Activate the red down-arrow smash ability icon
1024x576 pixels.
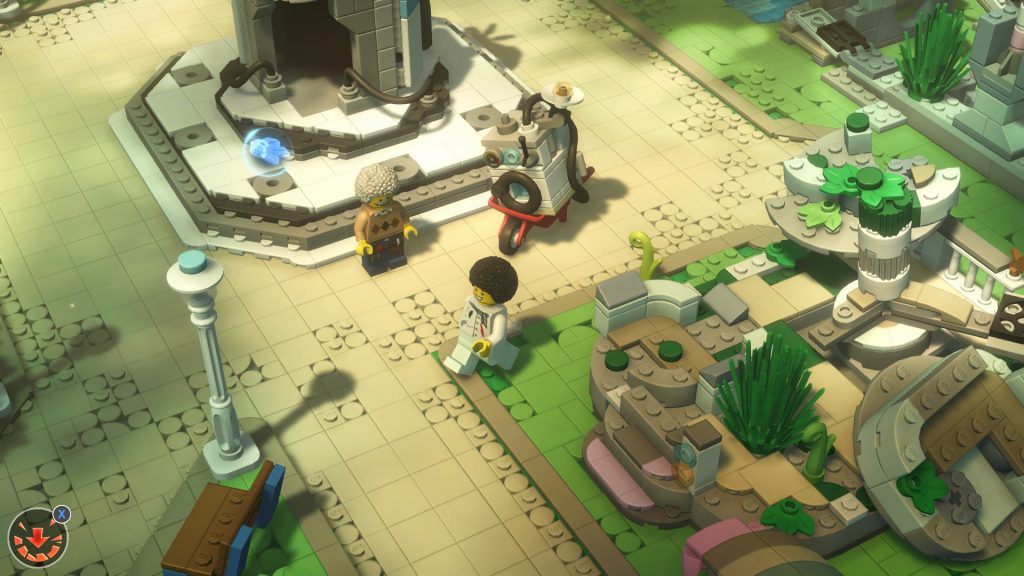pyautogui.click(x=37, y=539)
